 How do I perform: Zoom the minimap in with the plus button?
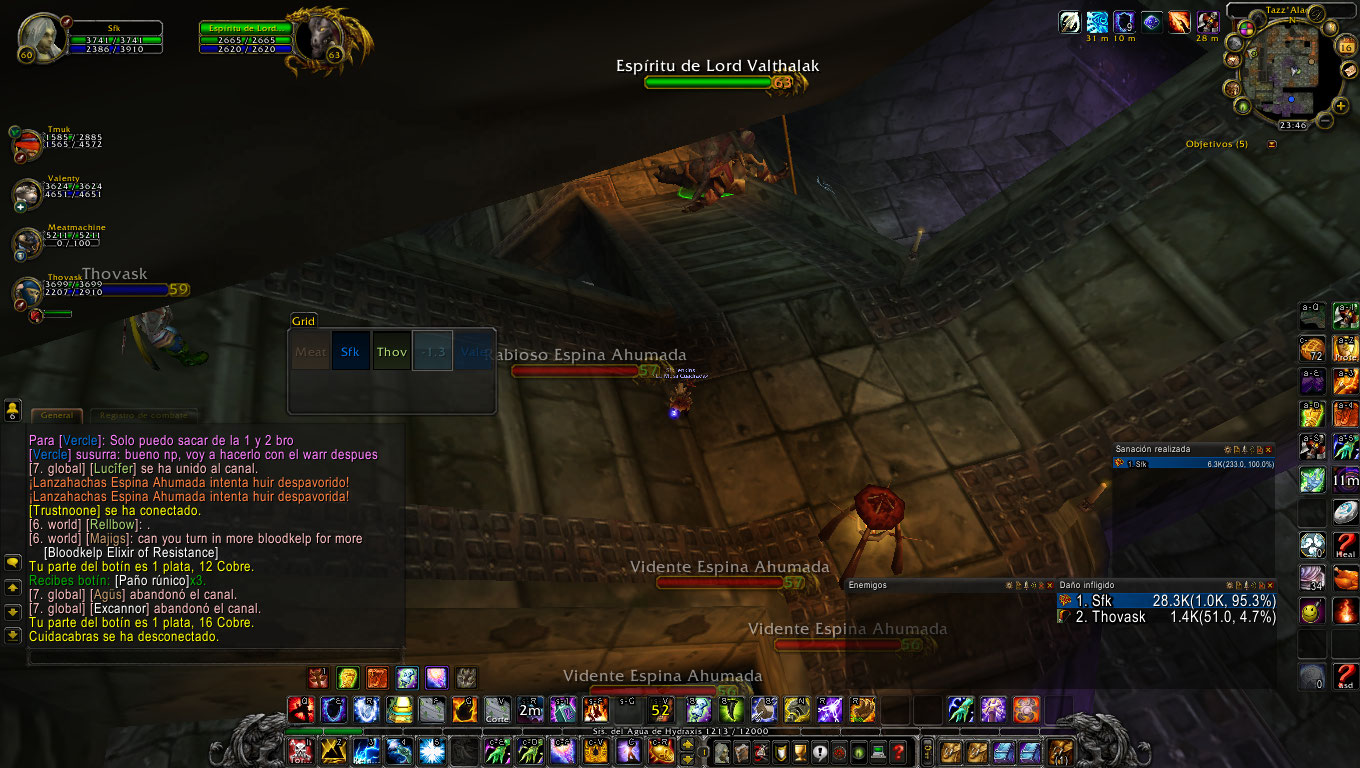1341,106
